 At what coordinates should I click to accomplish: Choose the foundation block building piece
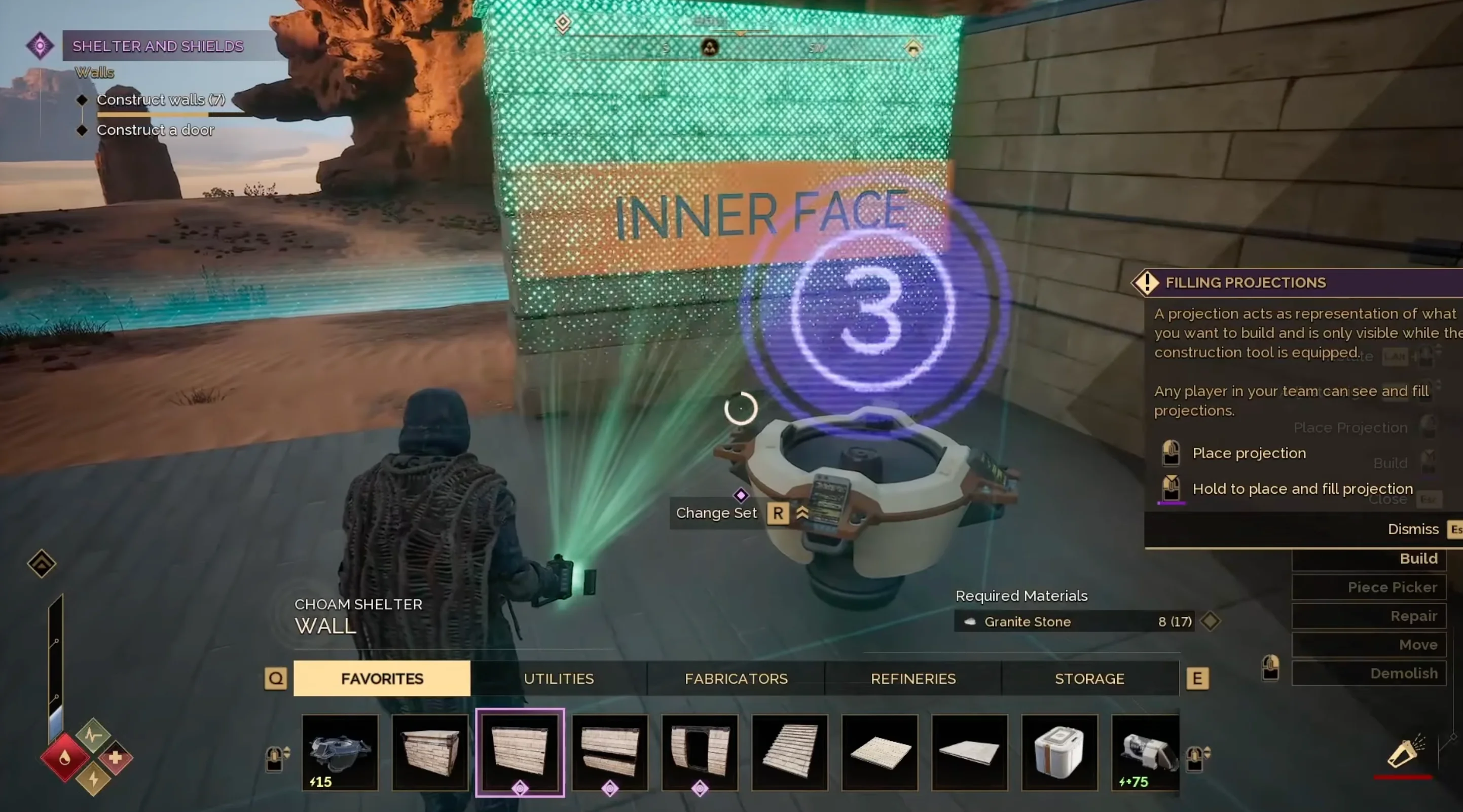430,752
